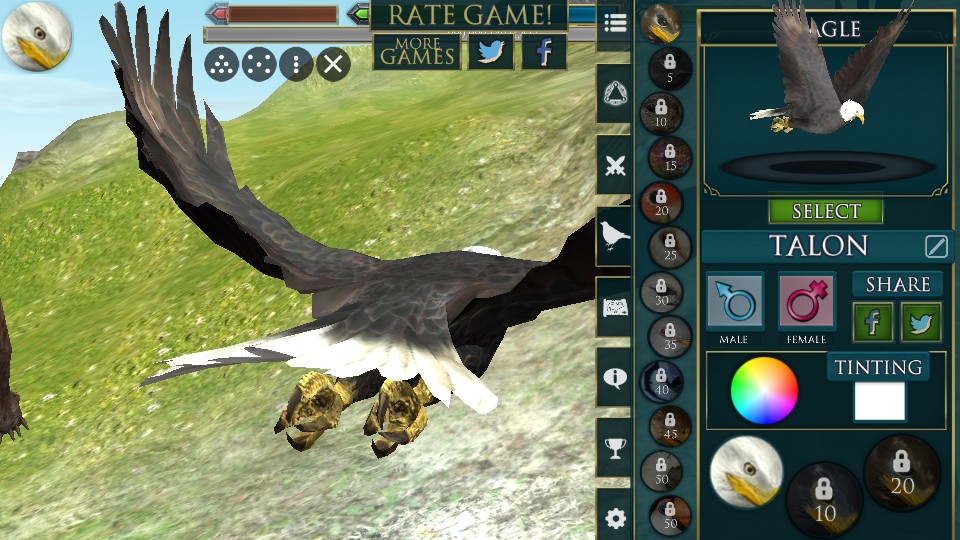Image resolution: width=960 pixels, height=540 pixels.
Task: Pick a tint from the color wheel
Action: coord(764,391)
